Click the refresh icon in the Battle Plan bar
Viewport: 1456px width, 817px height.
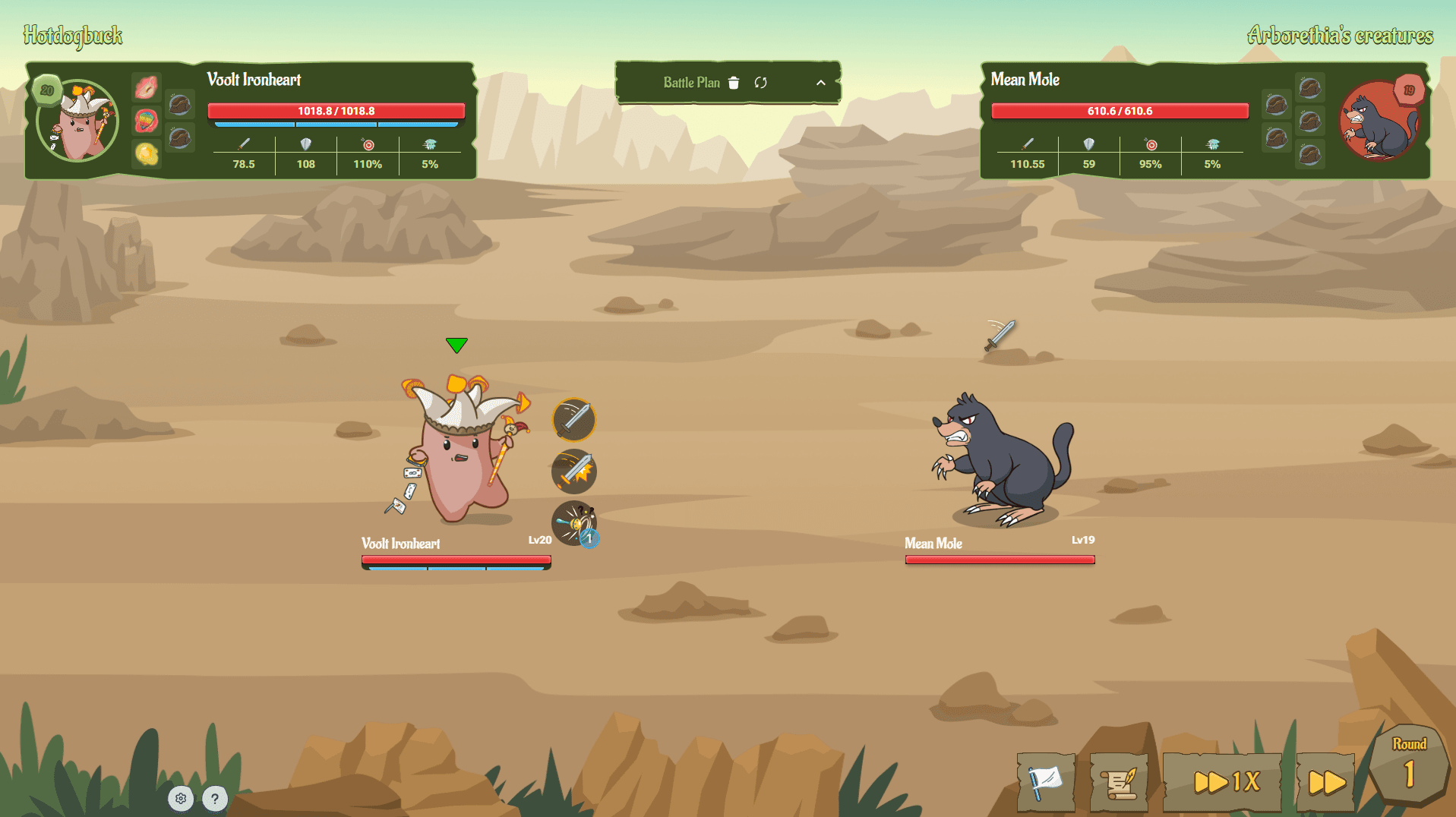click(760, 83)
